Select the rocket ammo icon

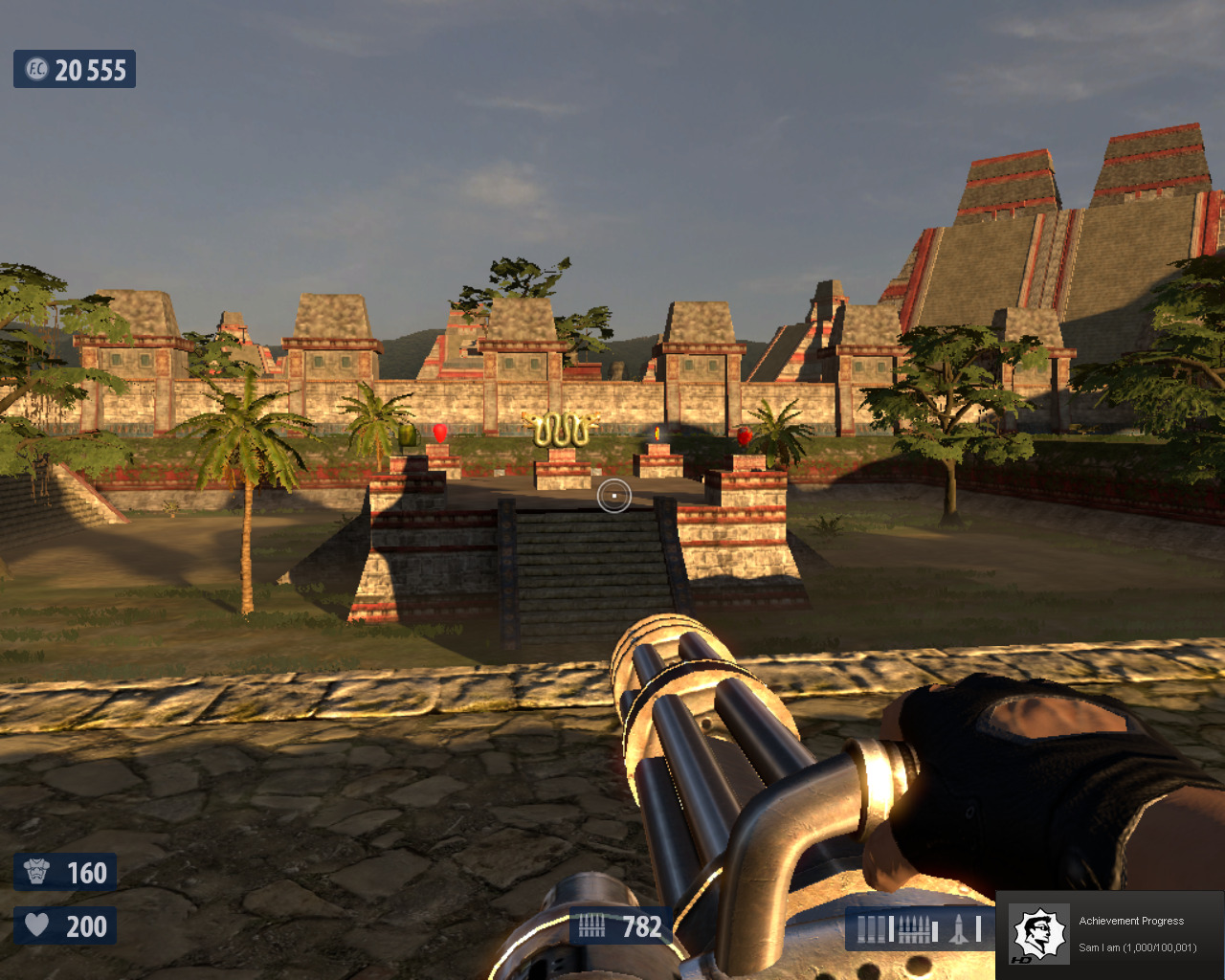[x=959, y=929]
